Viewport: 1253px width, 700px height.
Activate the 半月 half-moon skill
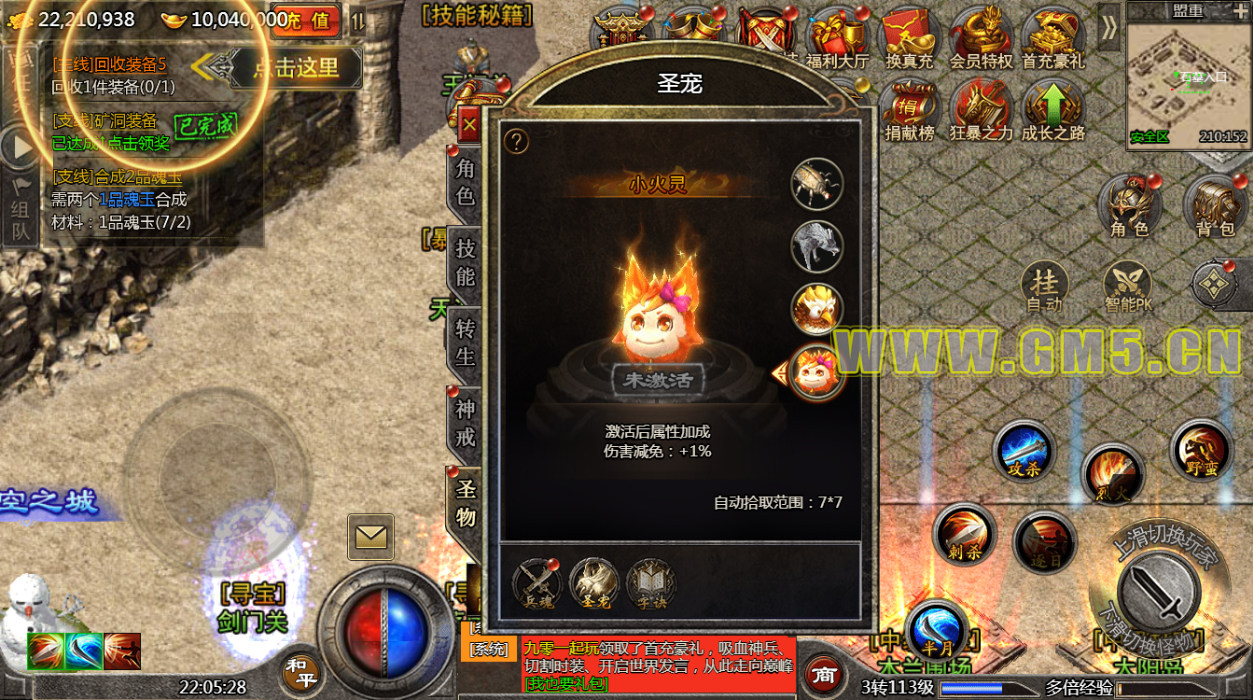pos(937,629)
